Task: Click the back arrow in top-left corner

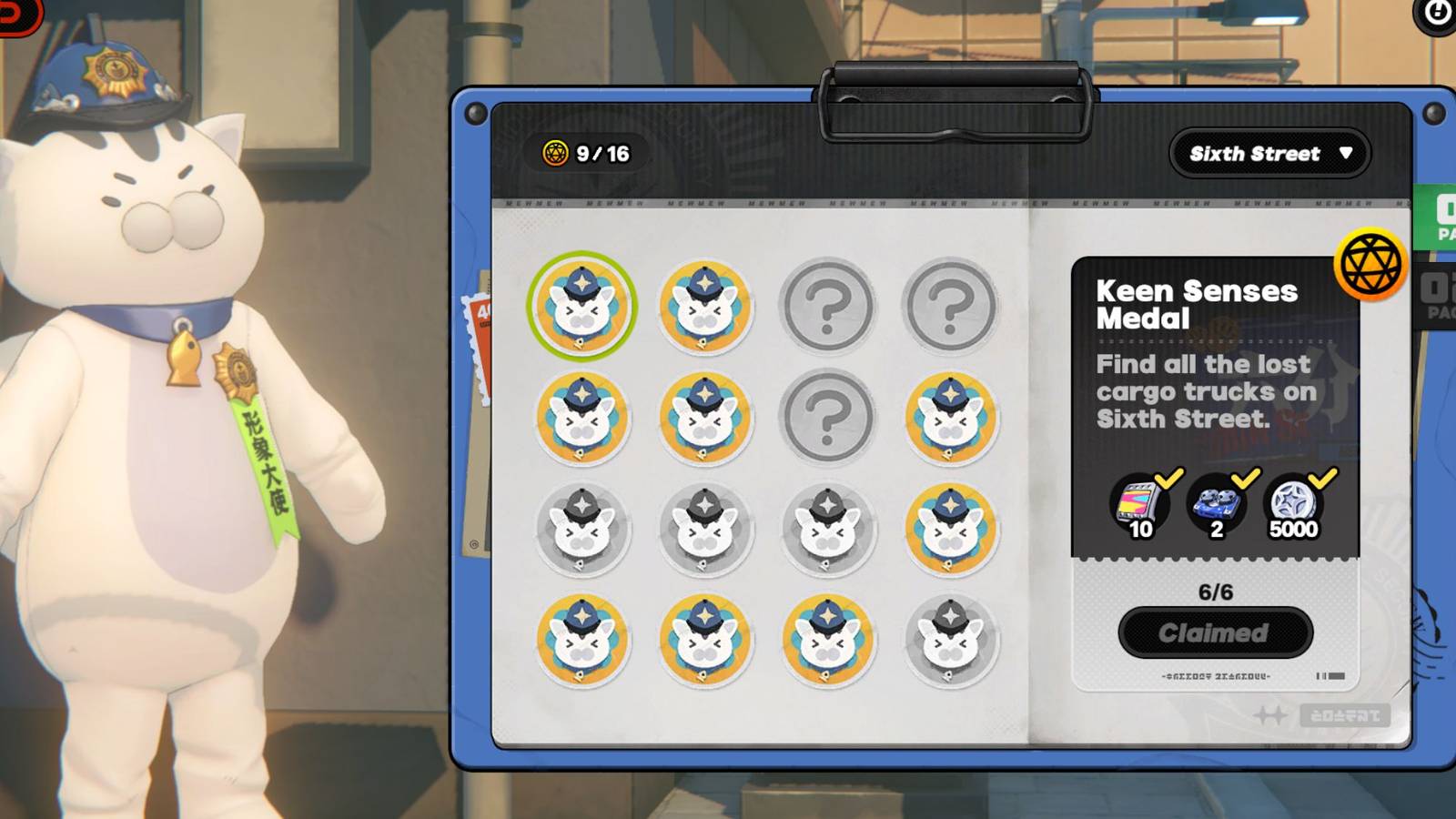Action: [x=15, y=15]
